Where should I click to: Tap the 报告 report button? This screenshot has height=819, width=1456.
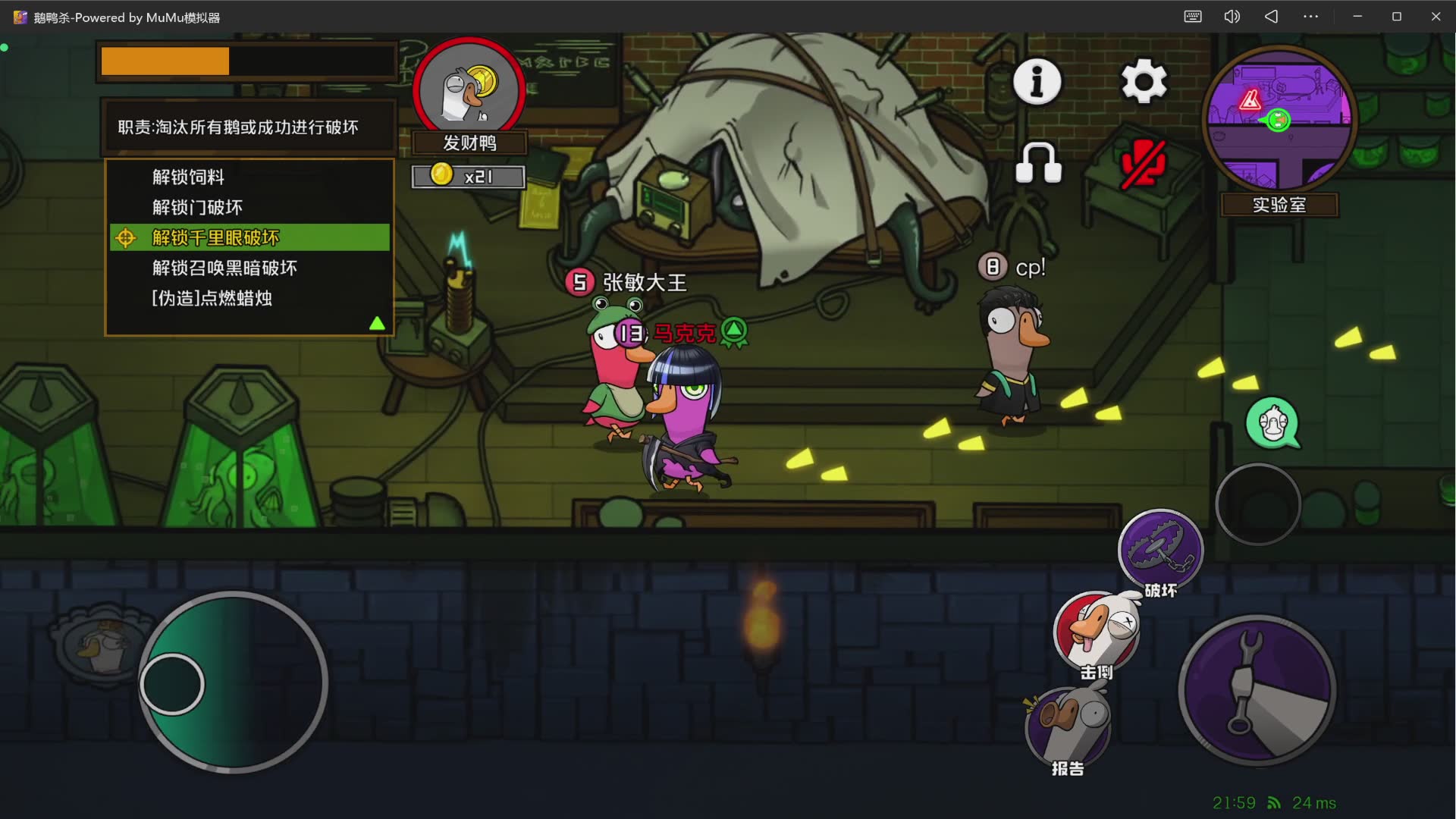point(1068,726)
